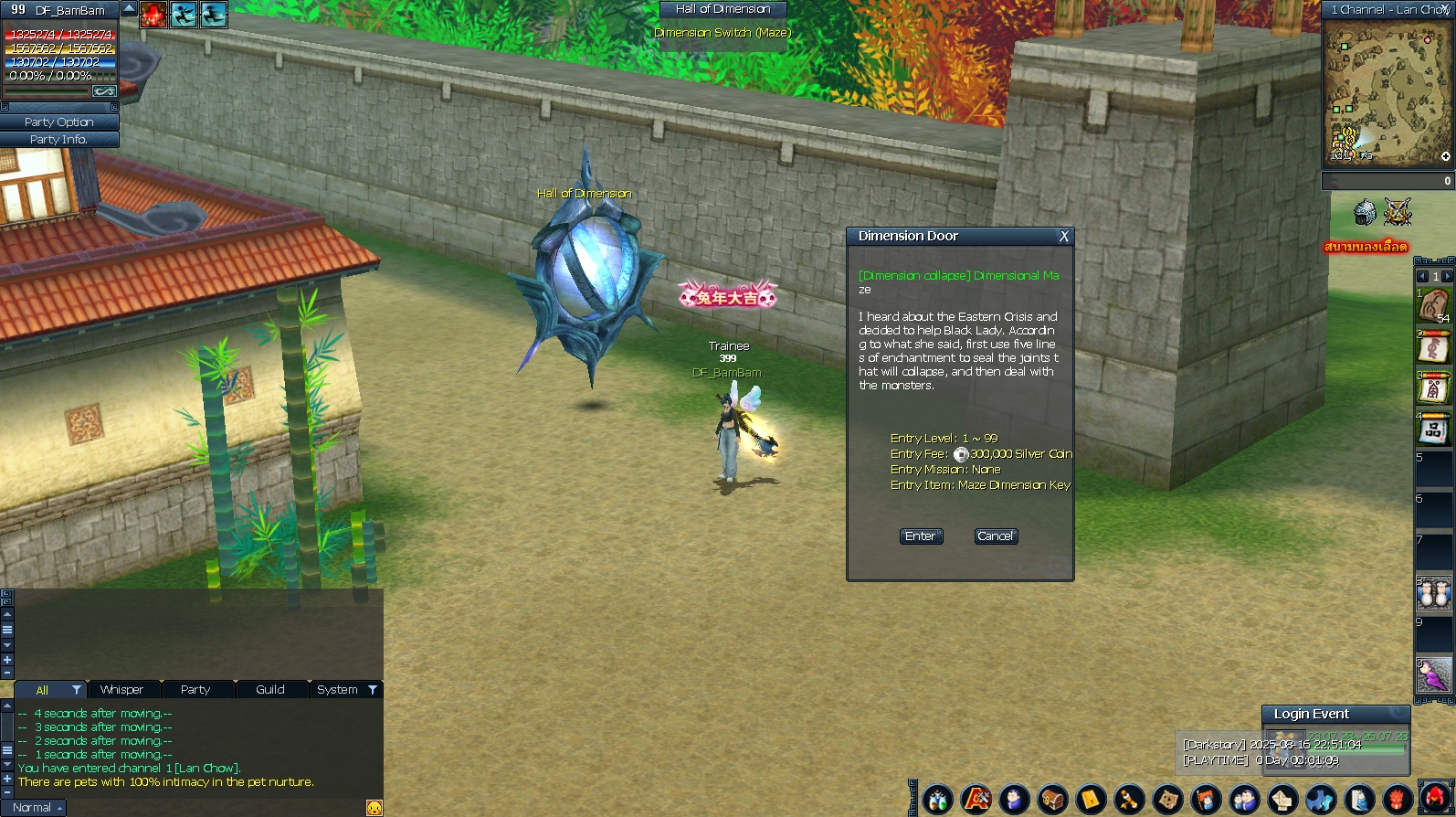Image resolution: width=1456 pixels, height=817 pixels.
Task: Open the treasure chest inventory icon
Action: click(x=1052, y=801)
